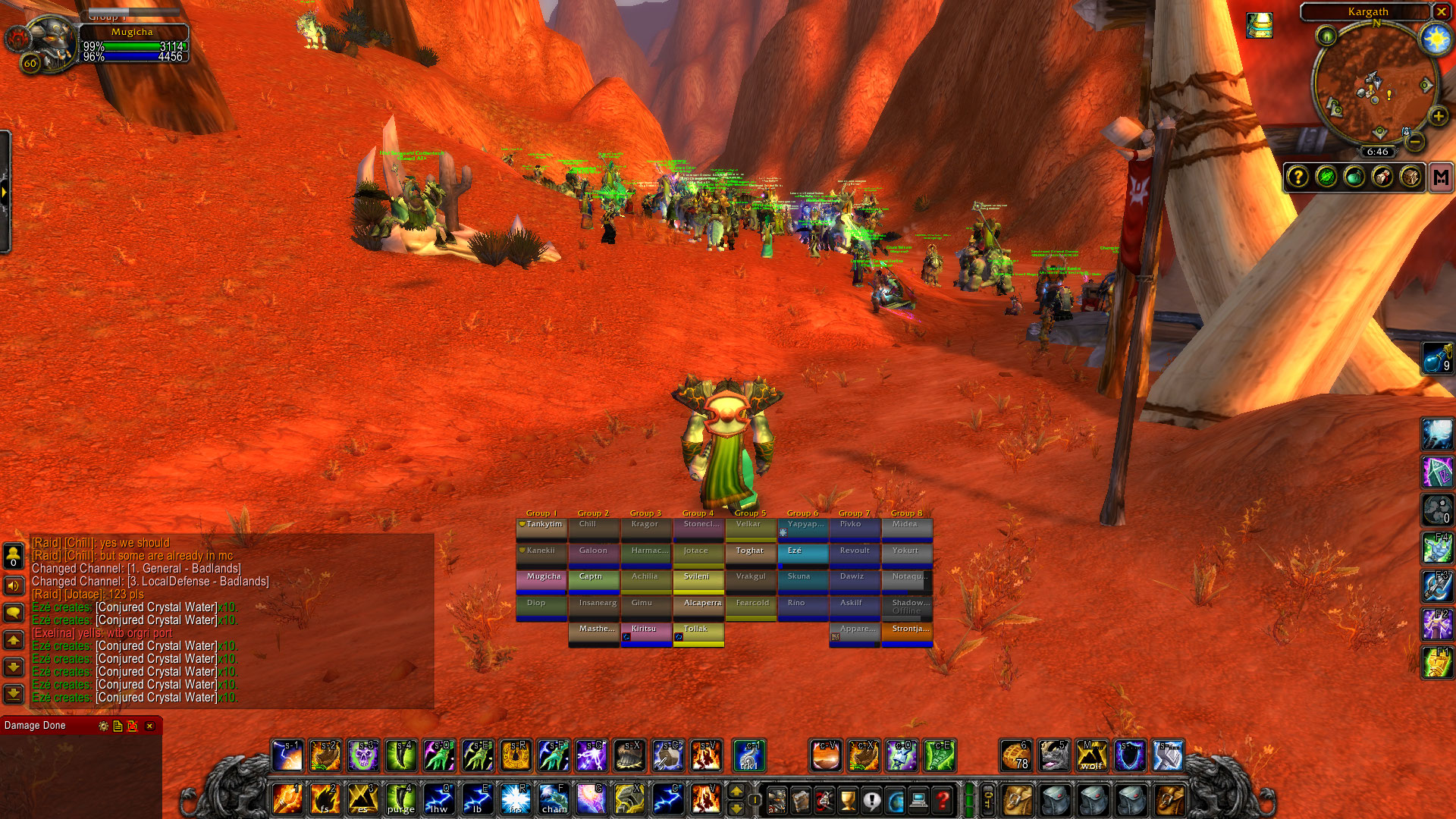
Task: Click the Main Menu computer icon
Action: click(x=919, y=801)
